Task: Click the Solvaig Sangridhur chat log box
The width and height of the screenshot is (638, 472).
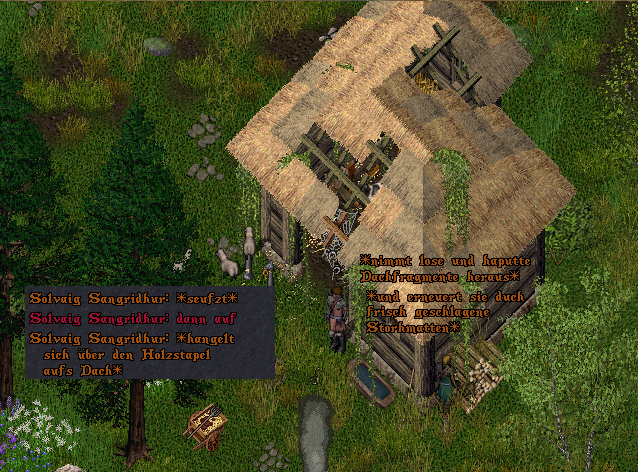Action: [x=150, y=333]
